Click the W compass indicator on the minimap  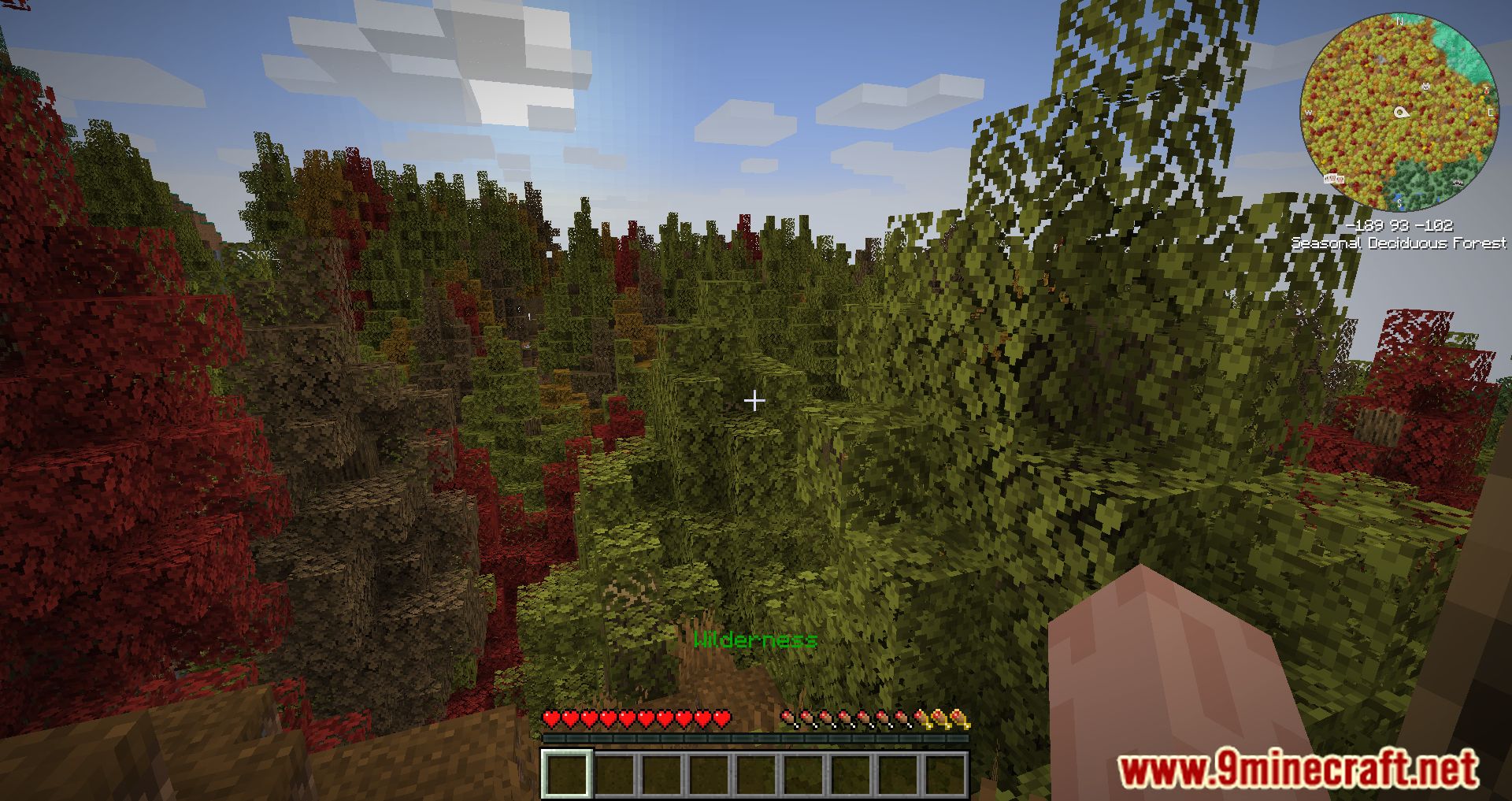pos(1308,113)
